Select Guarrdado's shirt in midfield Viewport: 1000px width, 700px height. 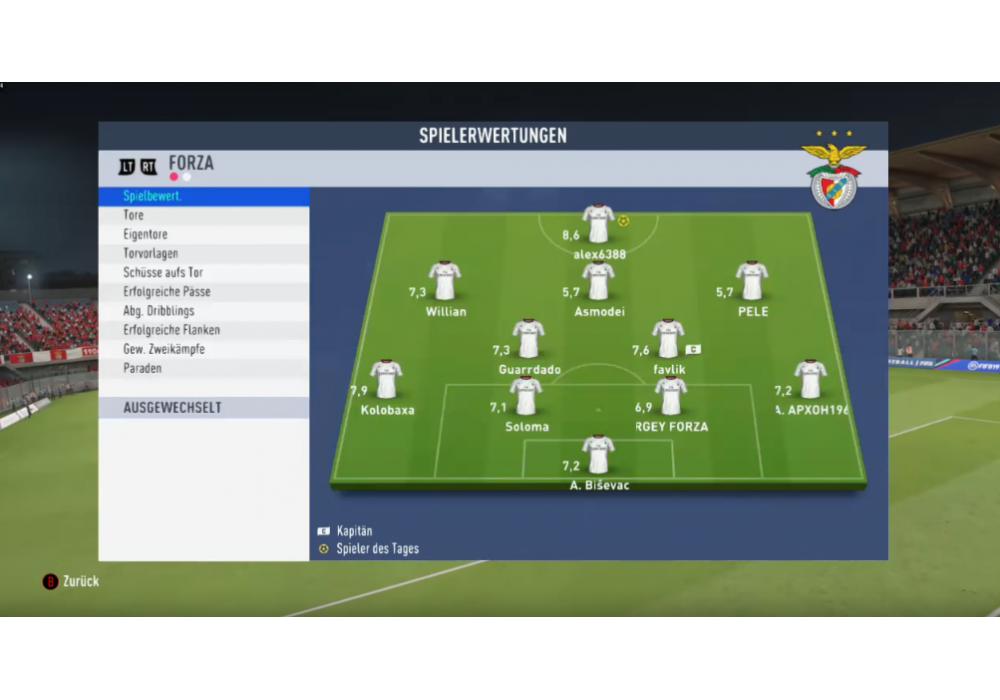(528, 339)
